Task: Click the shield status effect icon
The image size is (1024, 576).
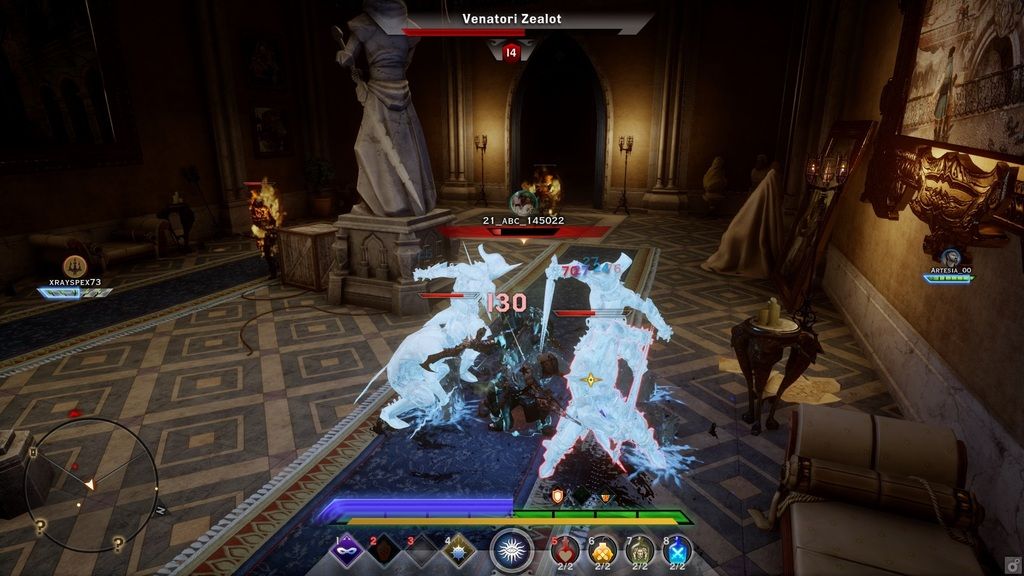Action: 558,496
